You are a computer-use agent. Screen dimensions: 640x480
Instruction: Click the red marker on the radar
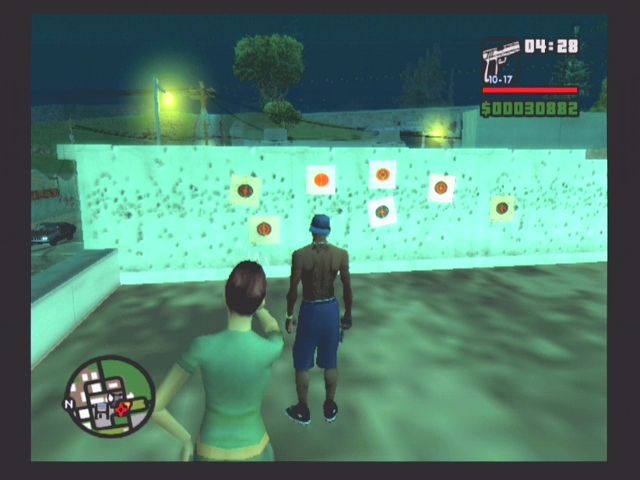click(x=122, y=409)
